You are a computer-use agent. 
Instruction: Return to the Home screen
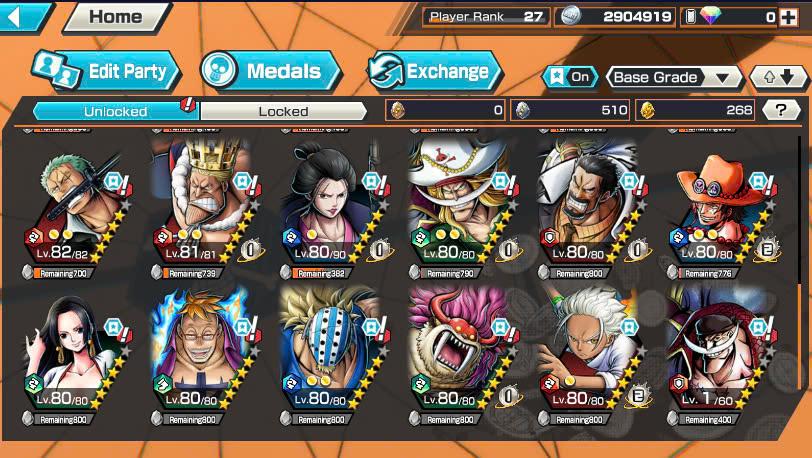tap(115, 16)
